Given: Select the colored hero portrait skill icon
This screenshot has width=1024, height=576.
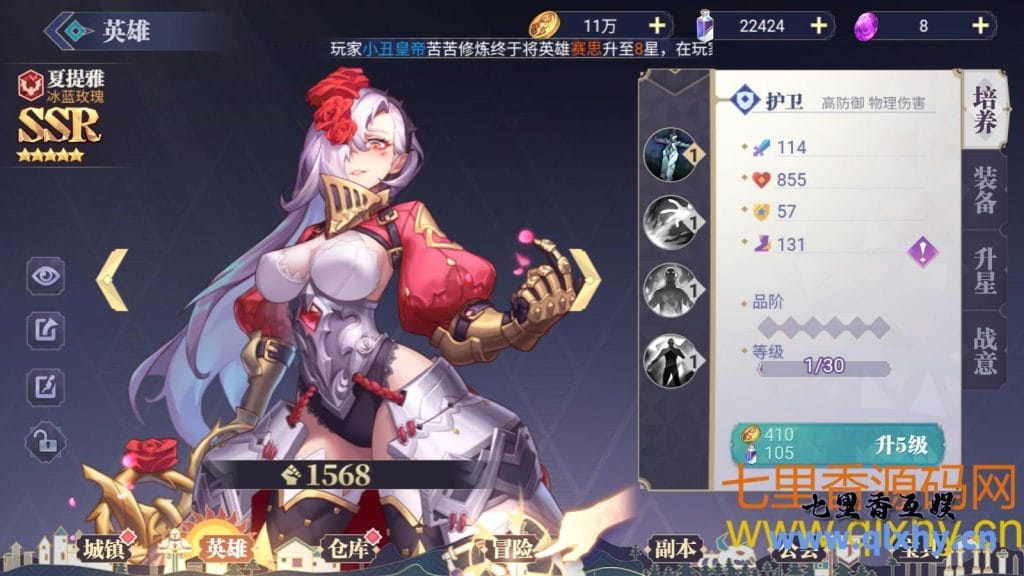Looking at the screenshot, I should point(669,153).
